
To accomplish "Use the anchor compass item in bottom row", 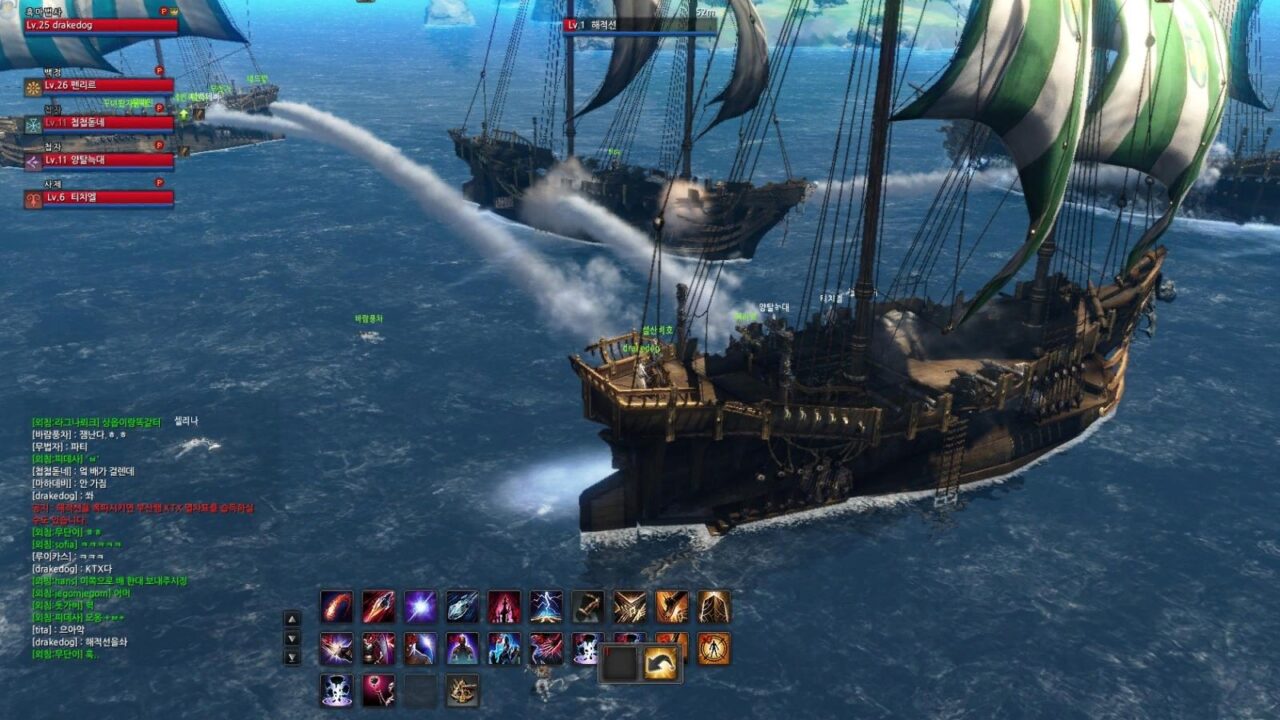I will coord(463,691).
